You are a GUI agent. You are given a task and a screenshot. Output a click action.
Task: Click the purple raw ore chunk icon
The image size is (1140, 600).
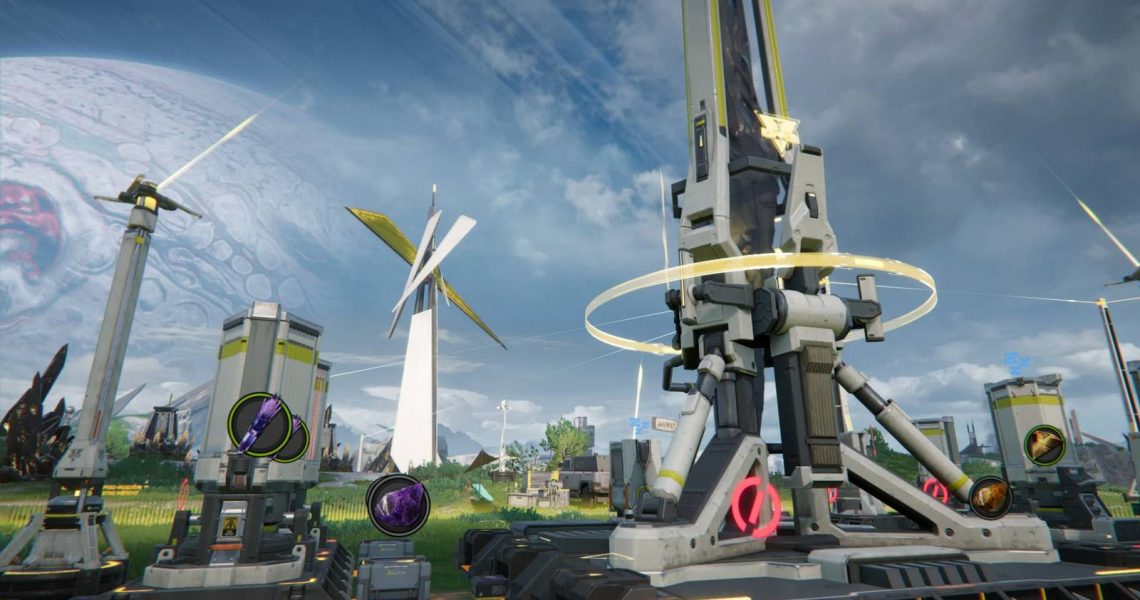pos(397,505)
